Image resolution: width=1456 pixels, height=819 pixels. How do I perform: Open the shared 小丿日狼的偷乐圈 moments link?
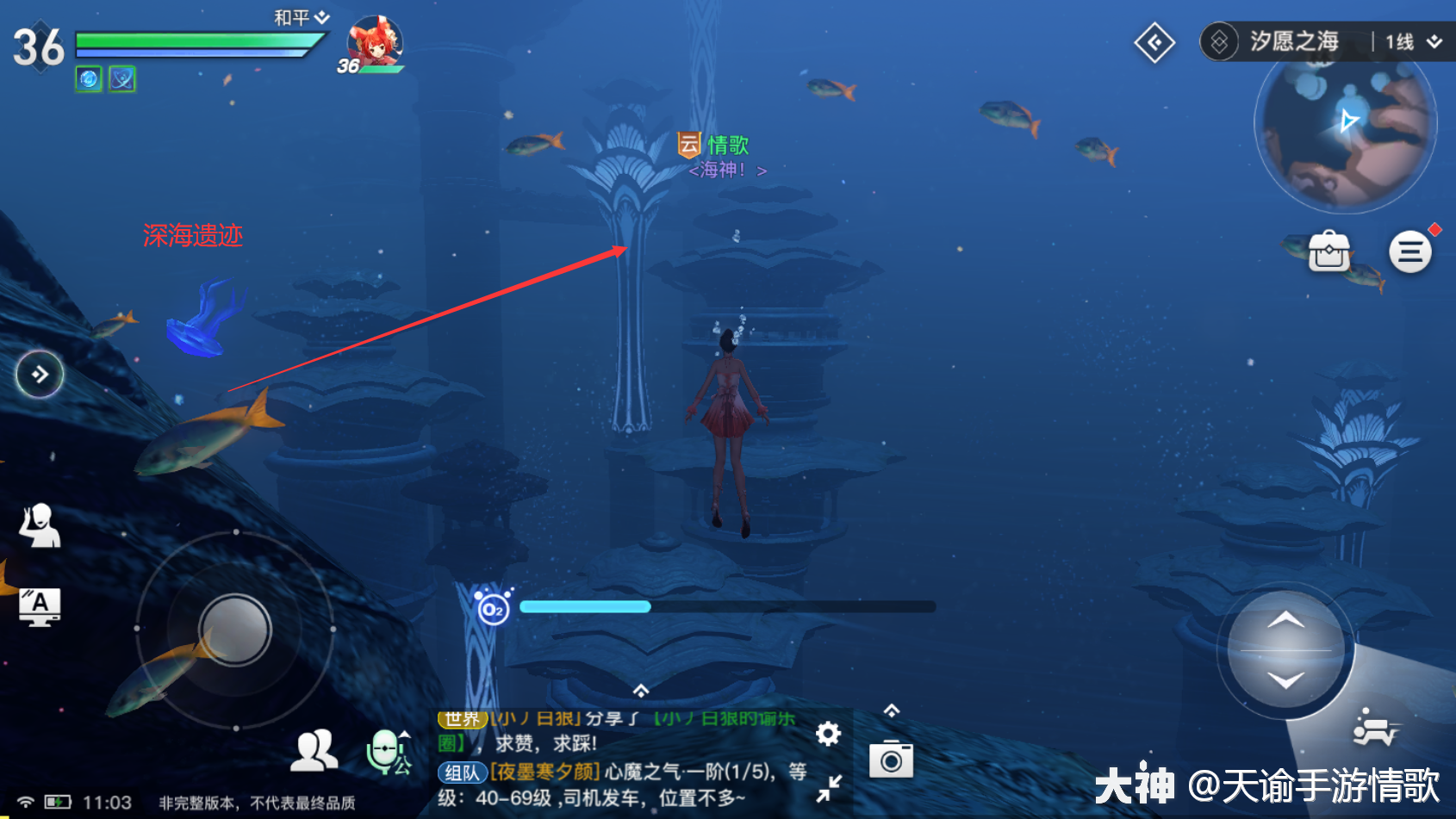click(724, 717)
